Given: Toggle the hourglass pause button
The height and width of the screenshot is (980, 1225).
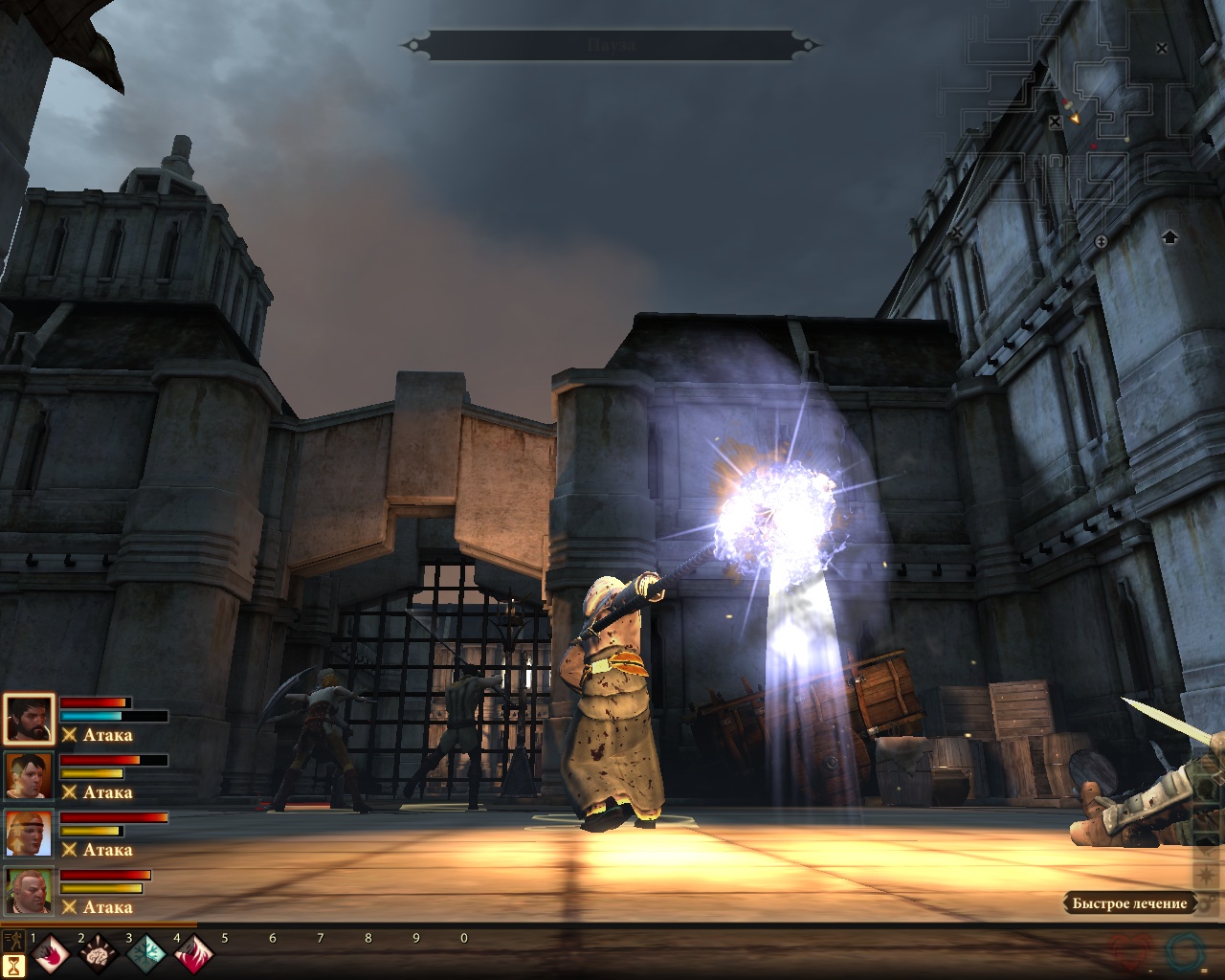Looking at the screenshot, I should tap(13, 967).
